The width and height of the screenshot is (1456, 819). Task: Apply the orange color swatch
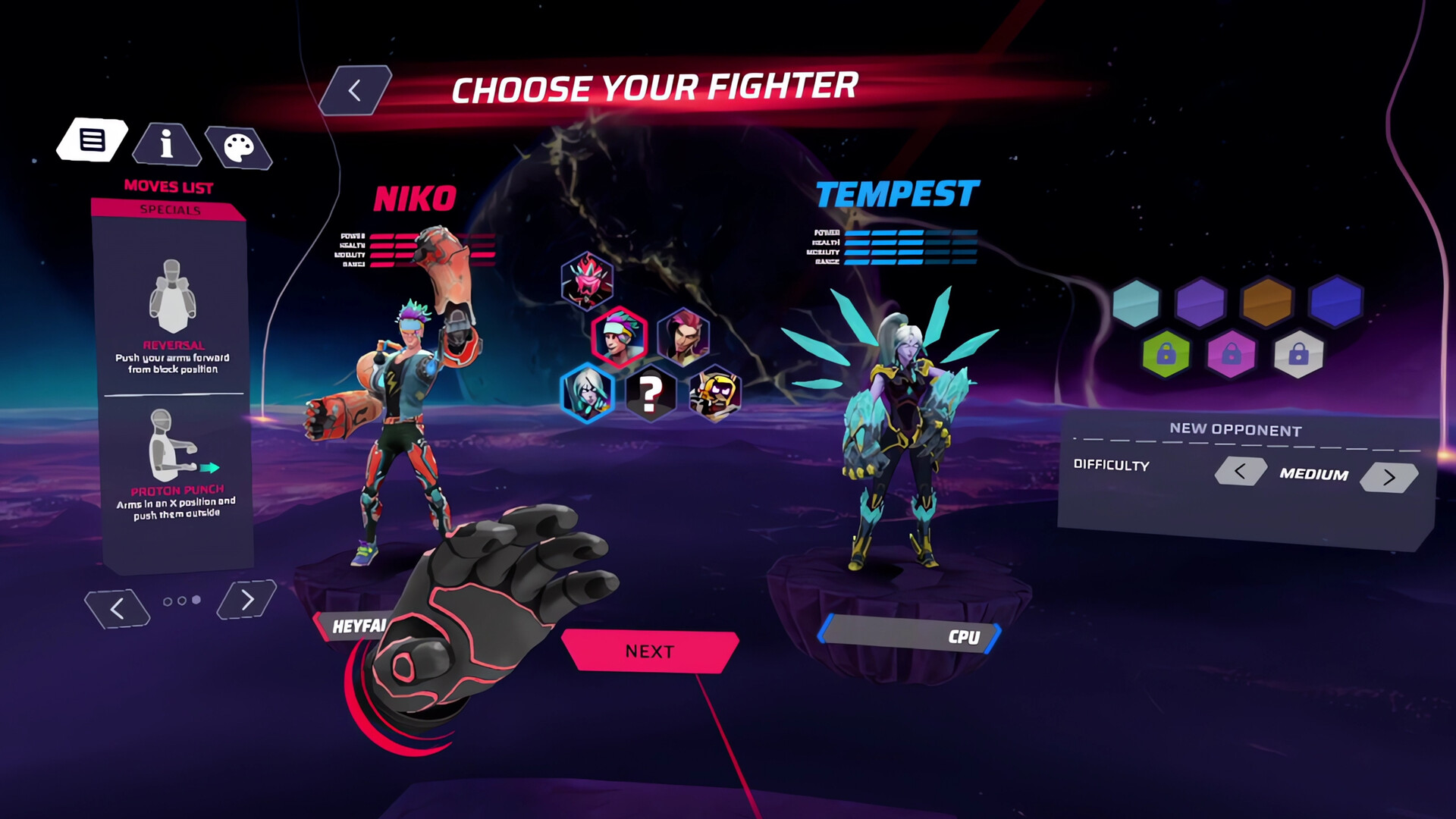(x=1266, y=302)
